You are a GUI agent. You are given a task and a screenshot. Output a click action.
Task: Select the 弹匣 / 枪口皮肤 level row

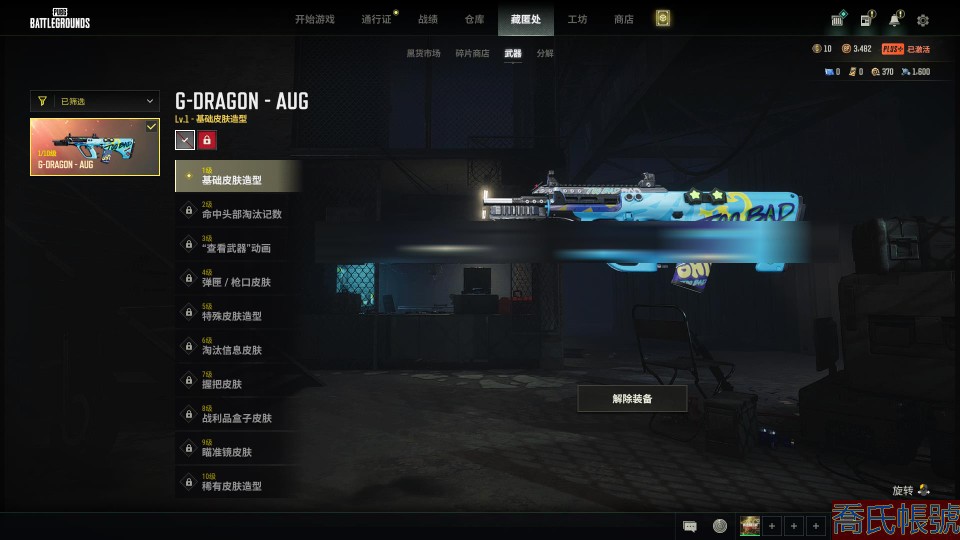click(238, 278)
